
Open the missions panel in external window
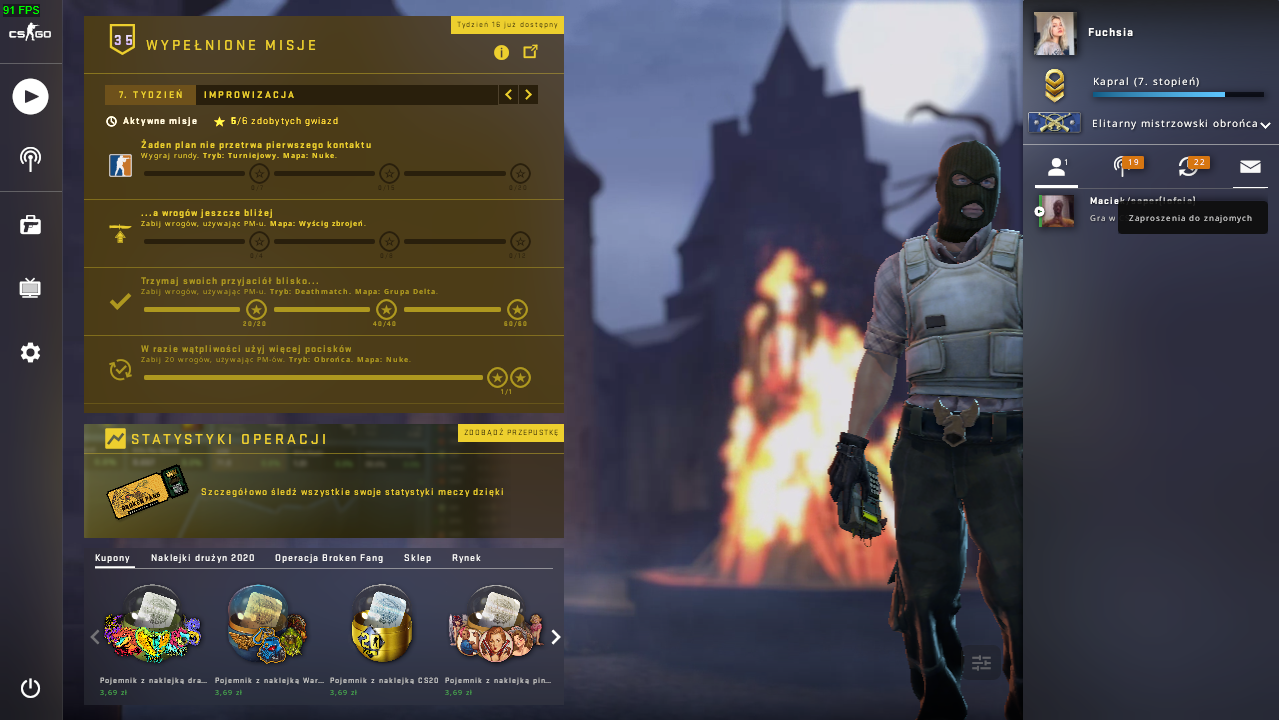point(531,52)
